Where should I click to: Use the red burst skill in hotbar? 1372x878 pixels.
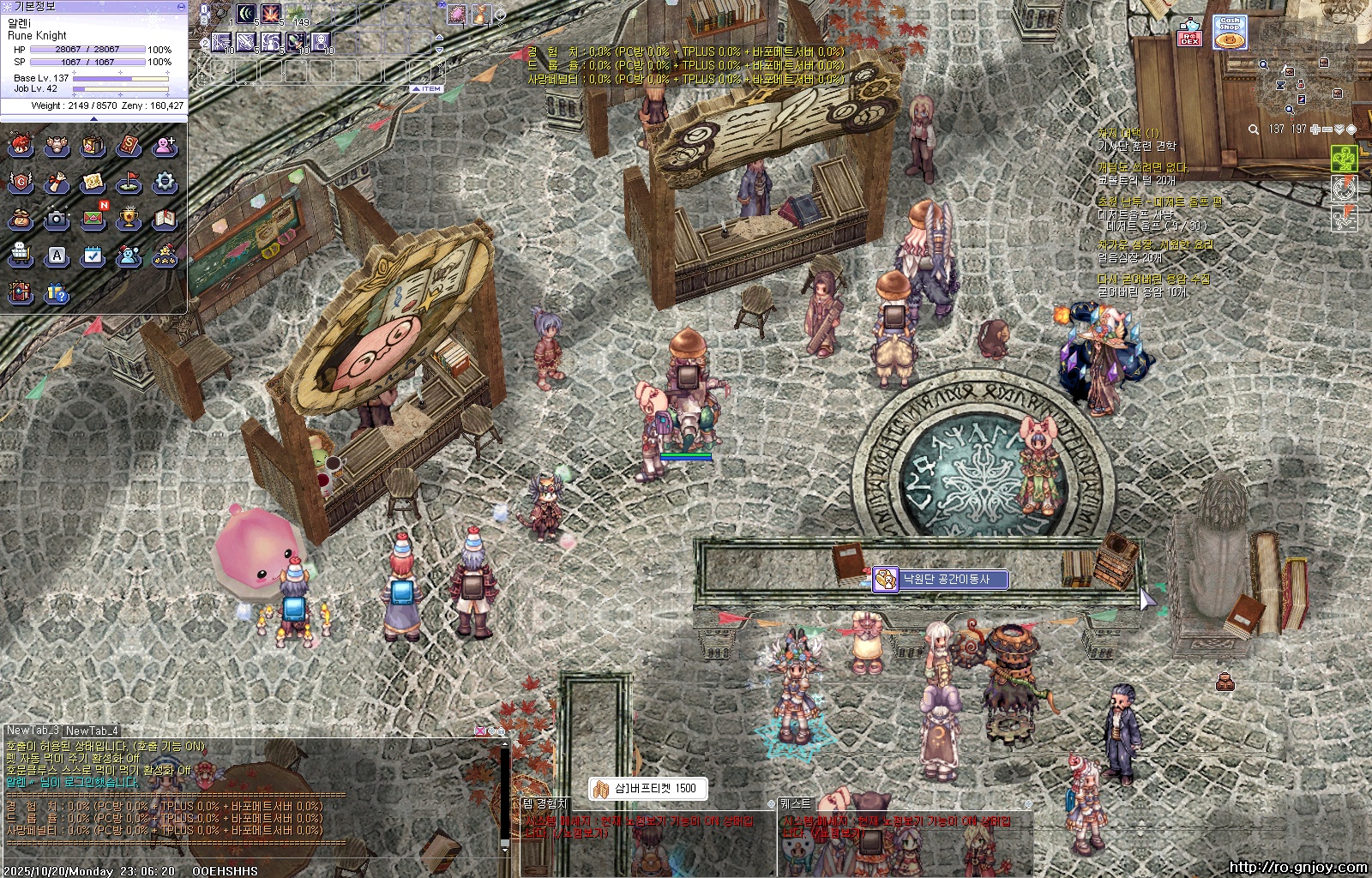pyautogui.click(x=271, y=14)
